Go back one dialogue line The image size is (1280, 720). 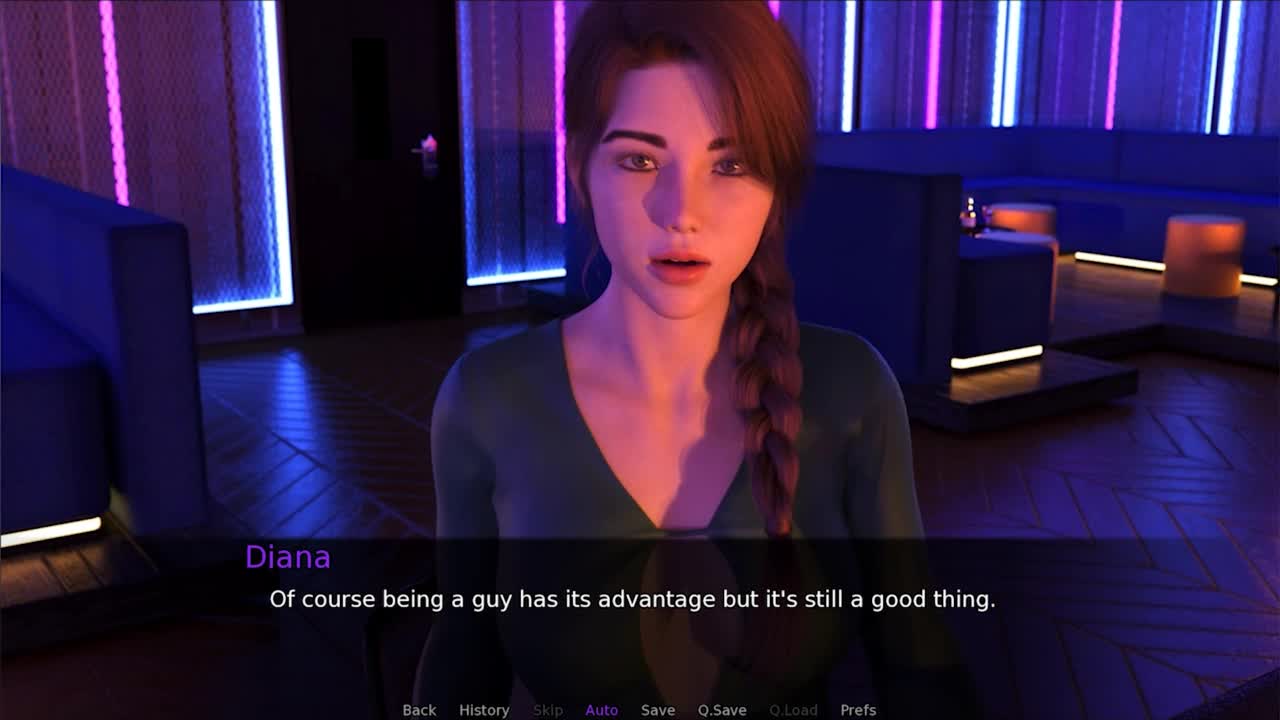coord(419,710)
